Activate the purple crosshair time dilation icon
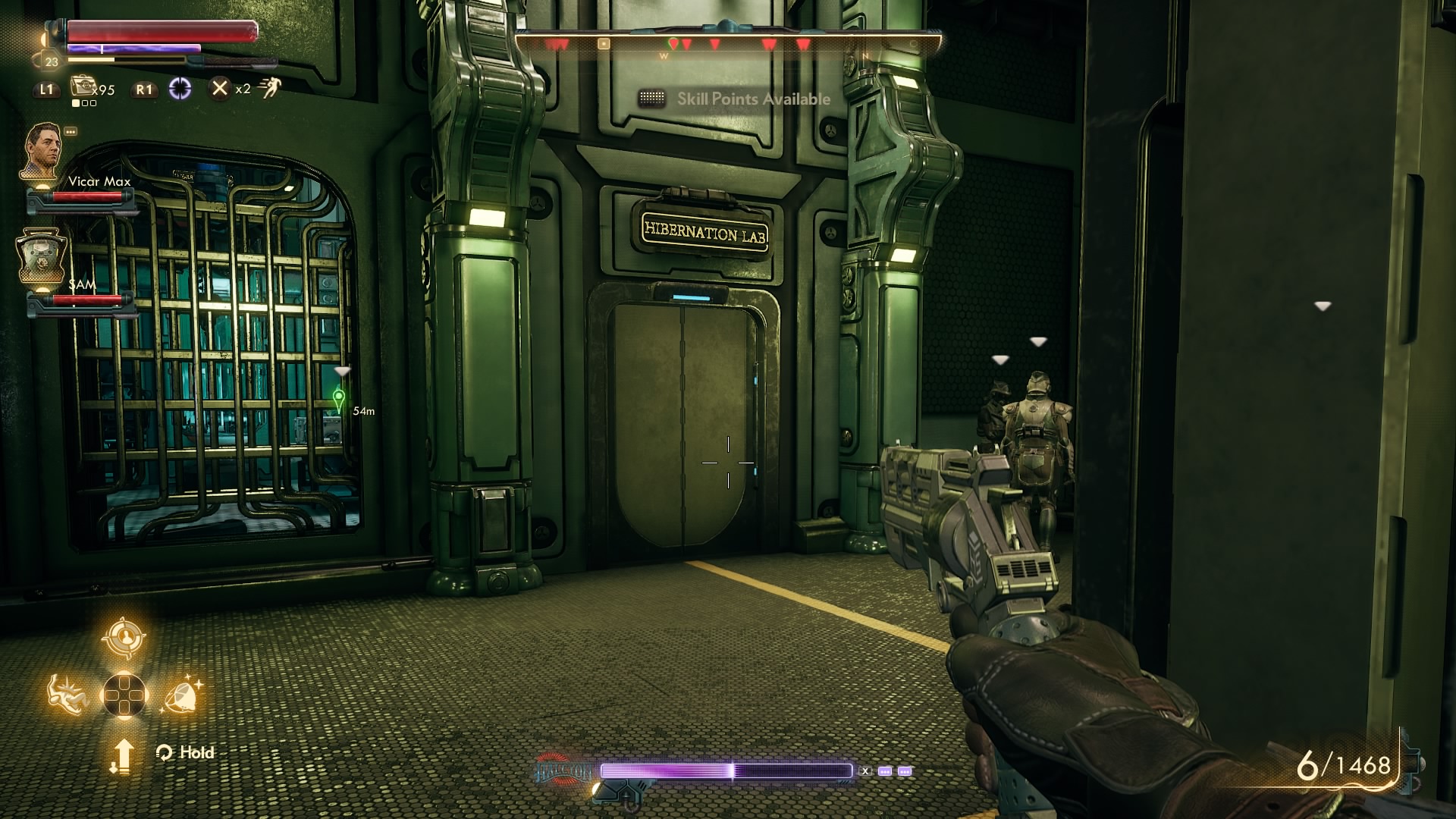Viewport: 1456px width, 819px height. click(180, 89)
